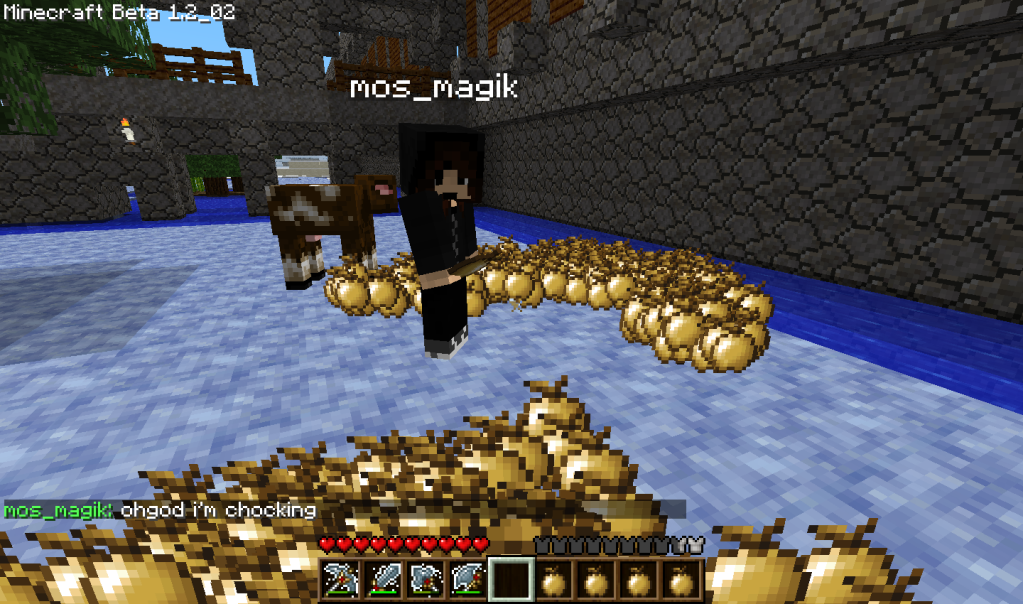Click the highlighted empty hotbar slot
1023x604 pixels.
(x=511, y=579)
